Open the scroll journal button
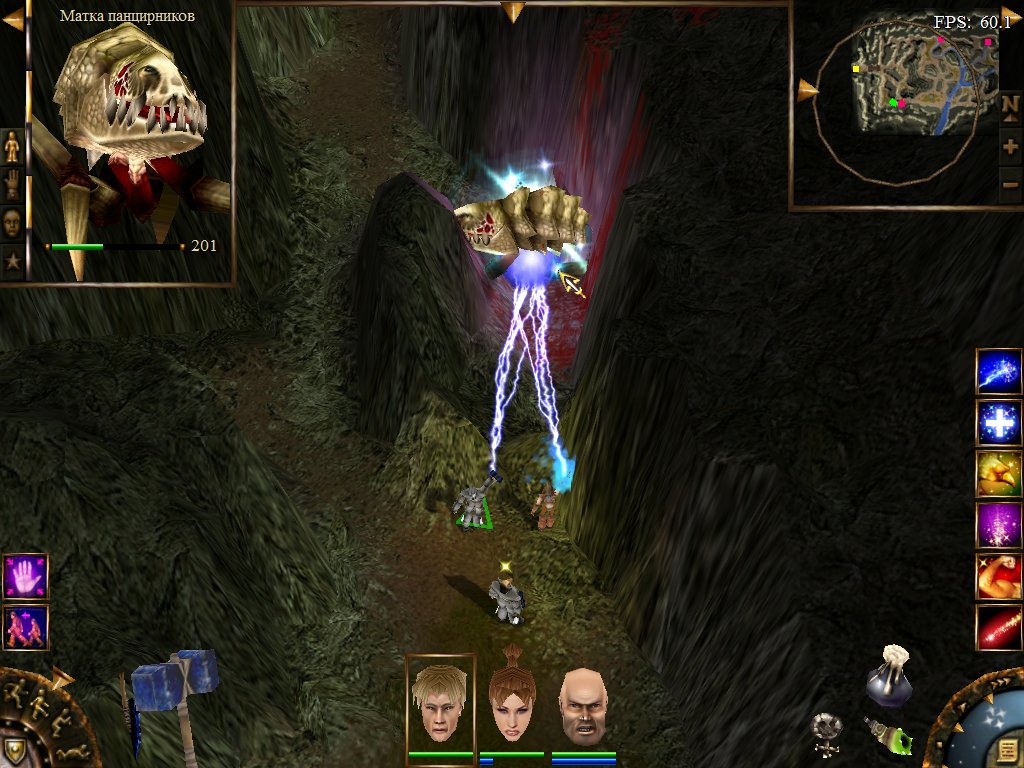Viewport: 1024px width, 768px height. 1008,750
